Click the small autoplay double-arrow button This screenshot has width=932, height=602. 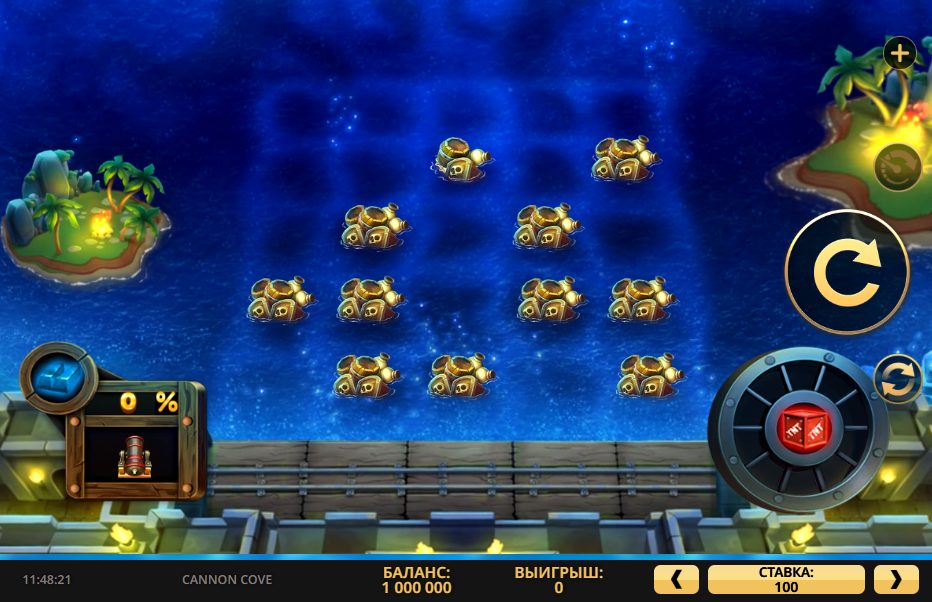(897, 380)
